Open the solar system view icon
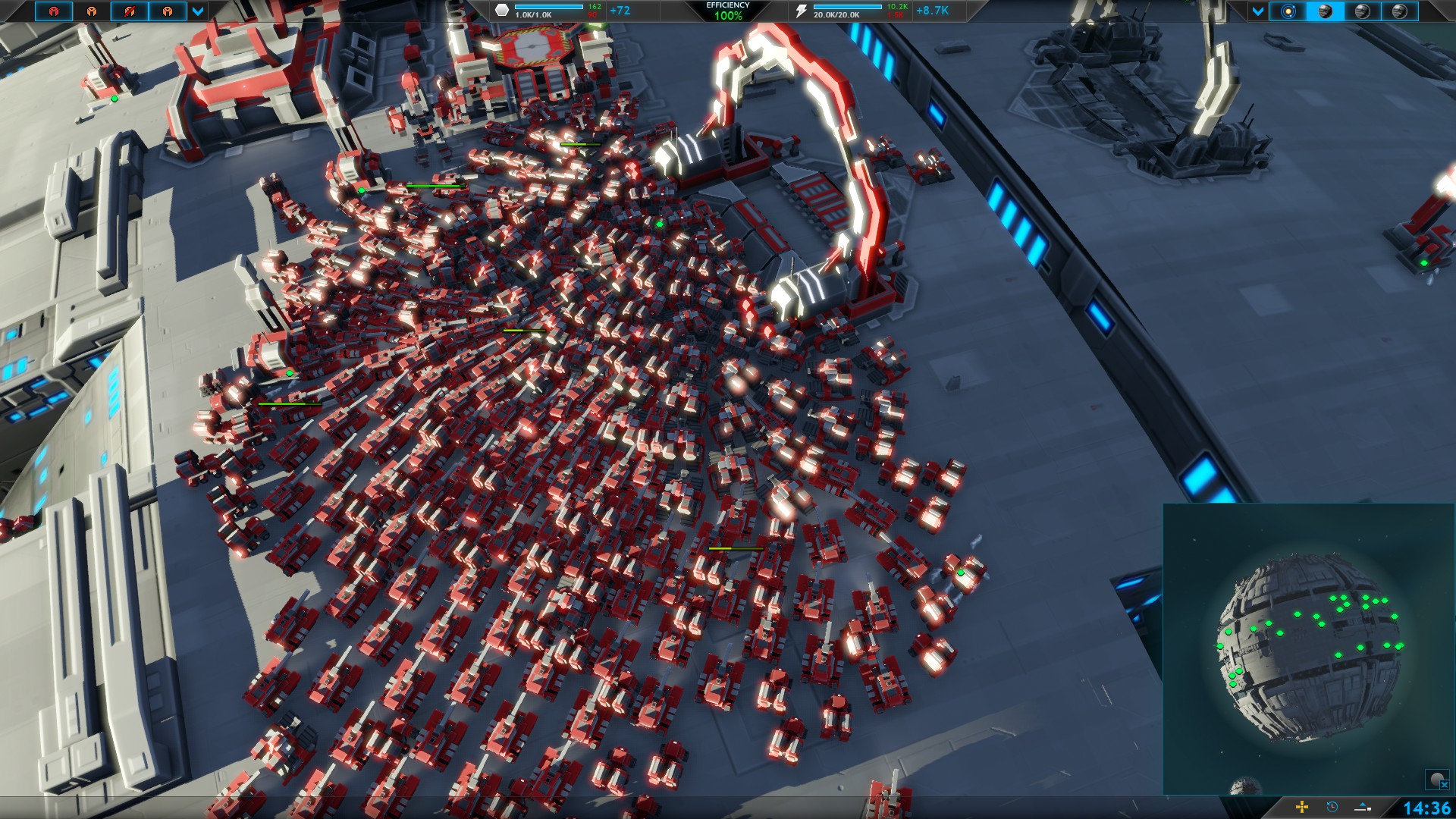 pyautogui.click(x=1288, y=11)
